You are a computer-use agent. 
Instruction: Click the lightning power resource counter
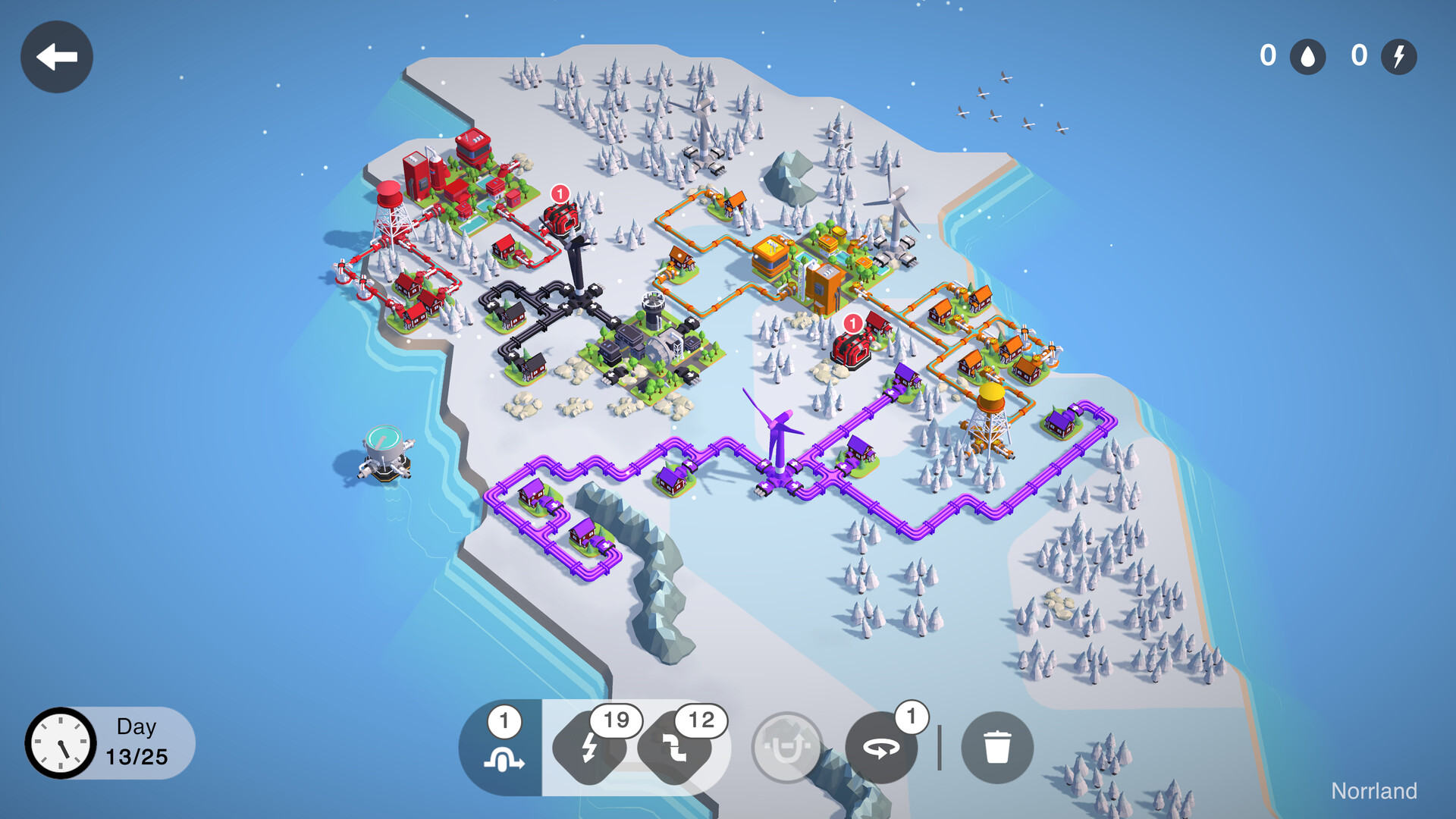pyautogui.click(x=1399, y=56)
